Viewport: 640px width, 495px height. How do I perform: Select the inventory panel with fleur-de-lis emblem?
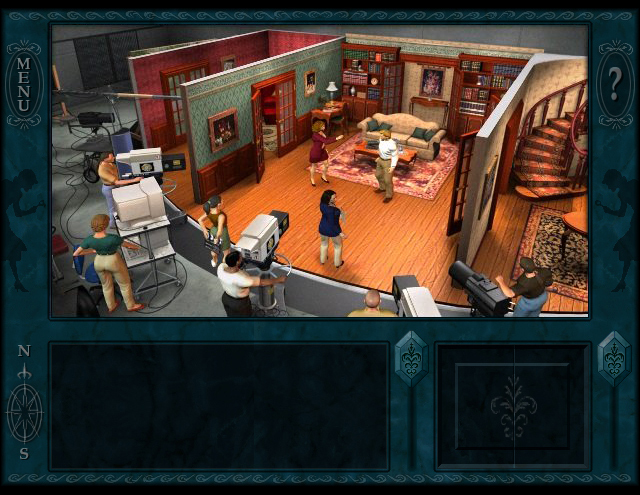(x=514, y=406)
